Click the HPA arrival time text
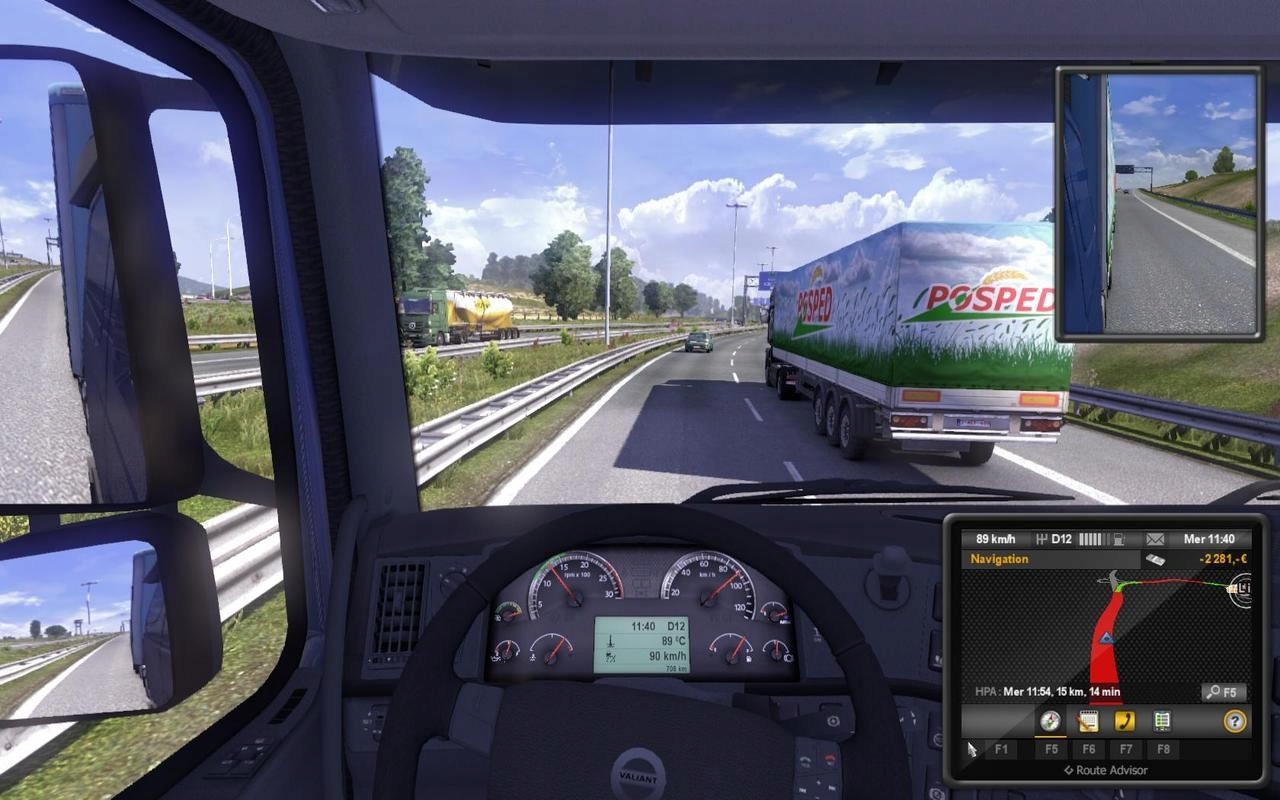 pos(1048,691)
